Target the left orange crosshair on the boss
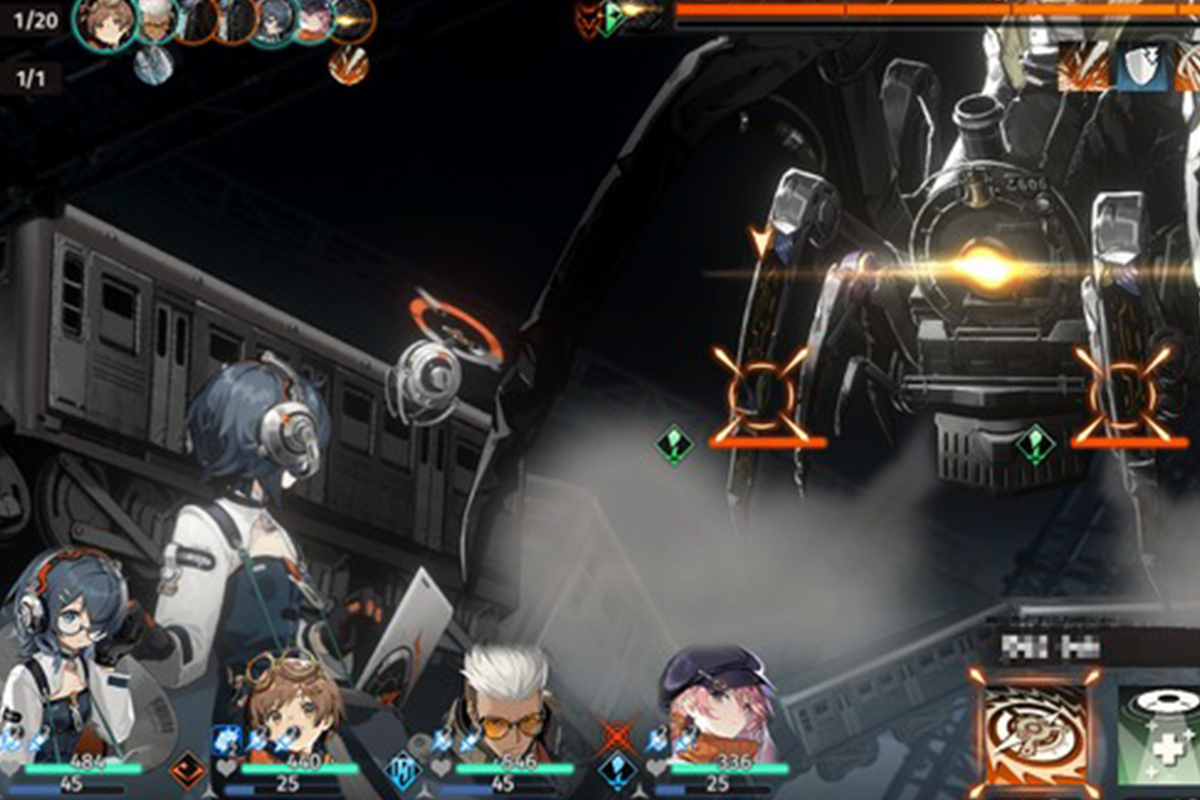Screen dimensions: 1200x800 (x=761, y=393)
